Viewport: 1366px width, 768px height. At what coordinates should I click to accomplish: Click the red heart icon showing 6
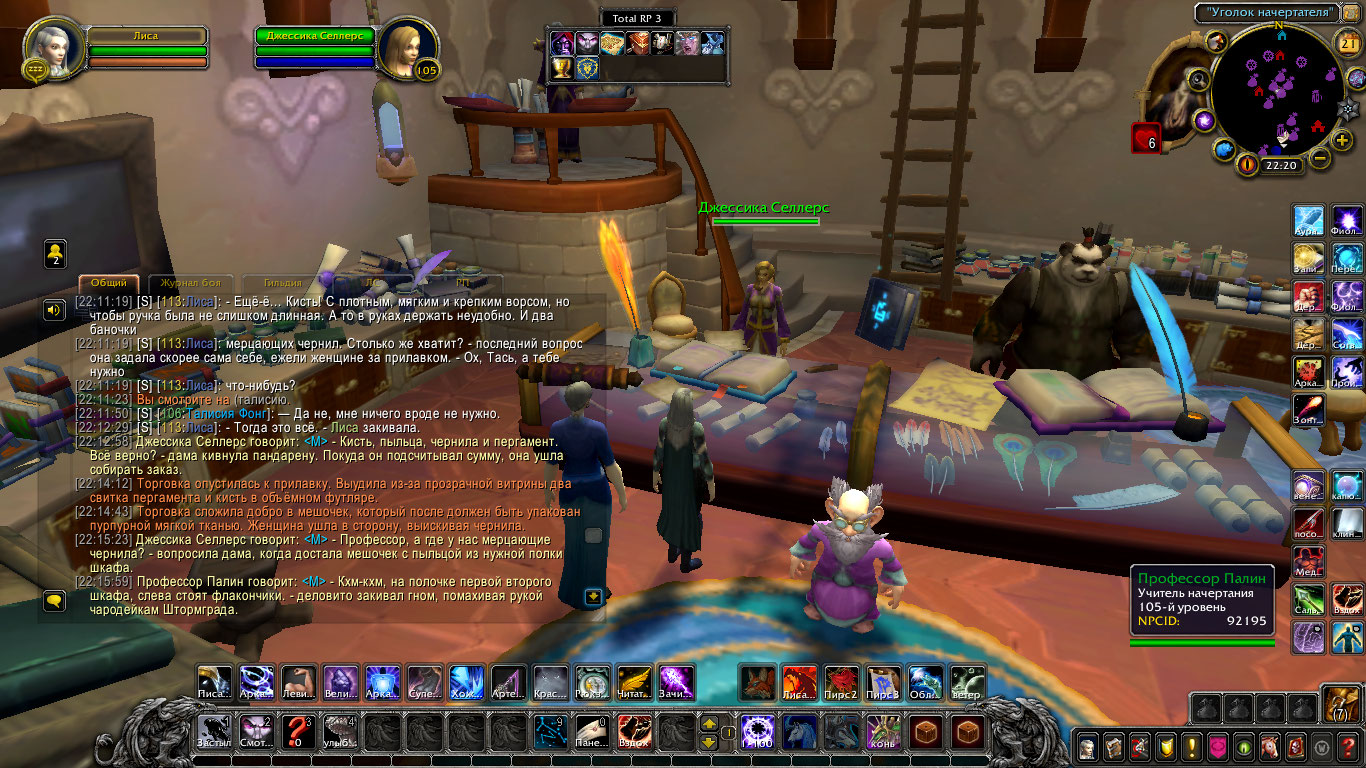click(1145, 138)
